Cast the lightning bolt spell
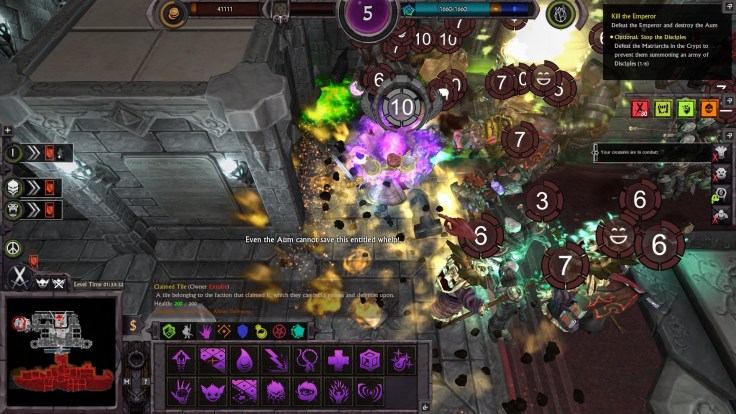This screenshot has height=414, width=736. 275,360
